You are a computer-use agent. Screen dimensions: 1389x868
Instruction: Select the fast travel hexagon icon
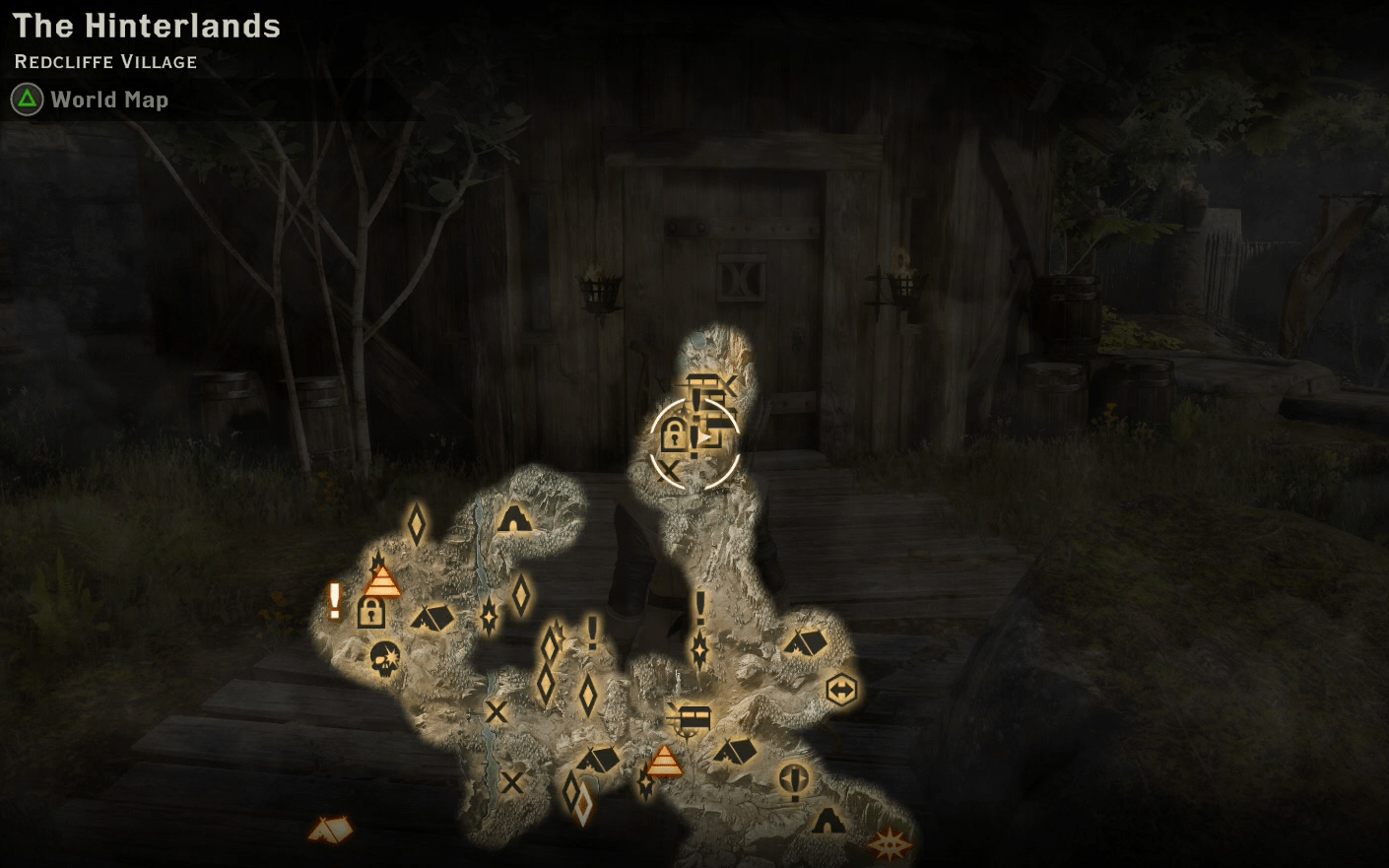840,690
